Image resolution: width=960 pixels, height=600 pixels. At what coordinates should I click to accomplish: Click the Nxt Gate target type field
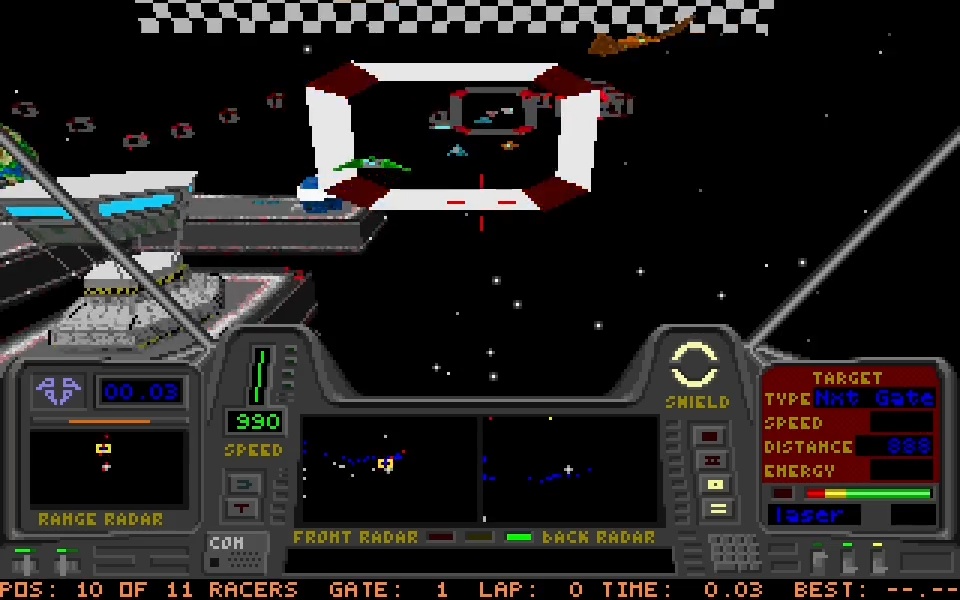click(874, 399)
